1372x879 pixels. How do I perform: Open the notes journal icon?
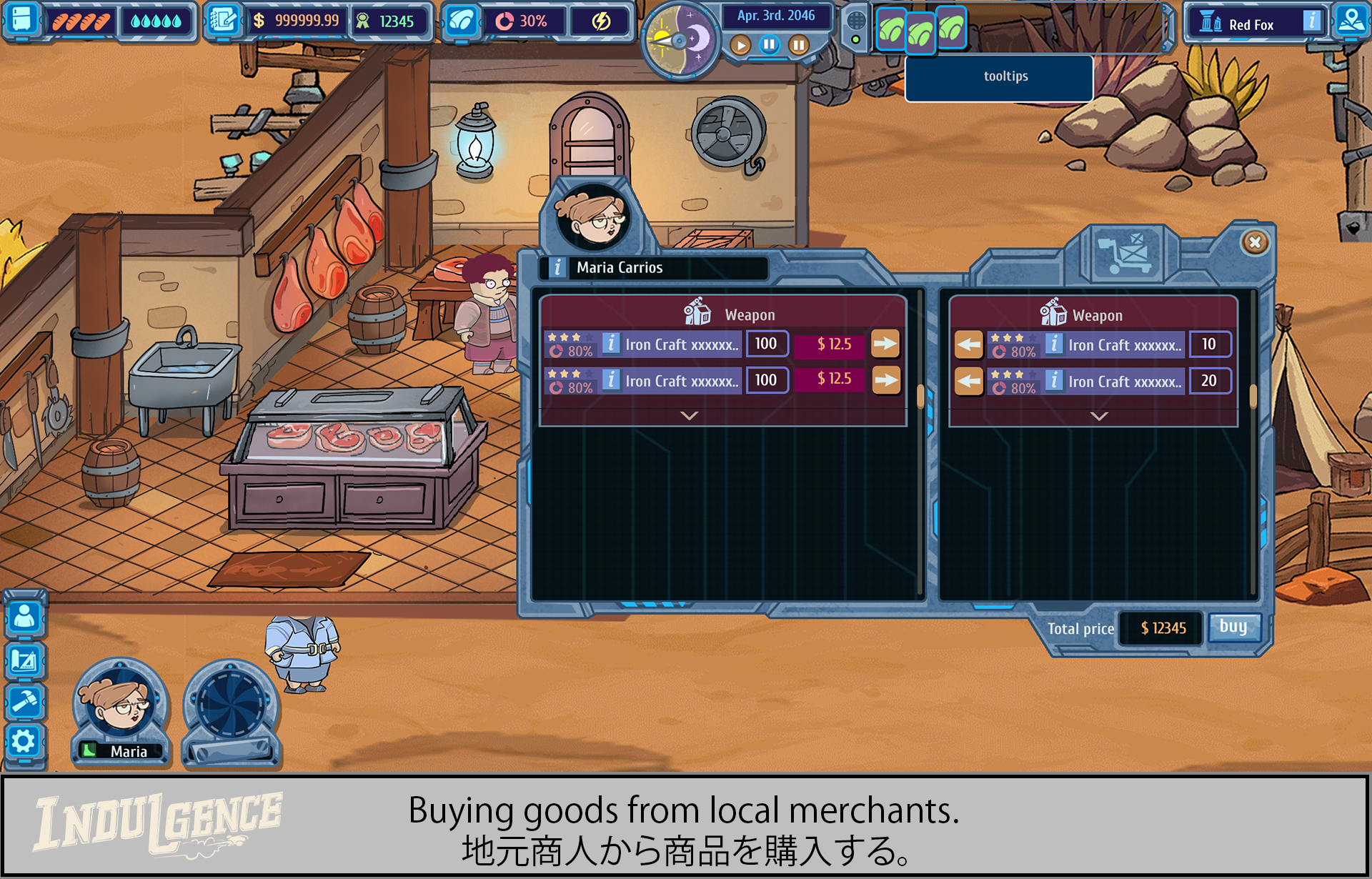224,20
